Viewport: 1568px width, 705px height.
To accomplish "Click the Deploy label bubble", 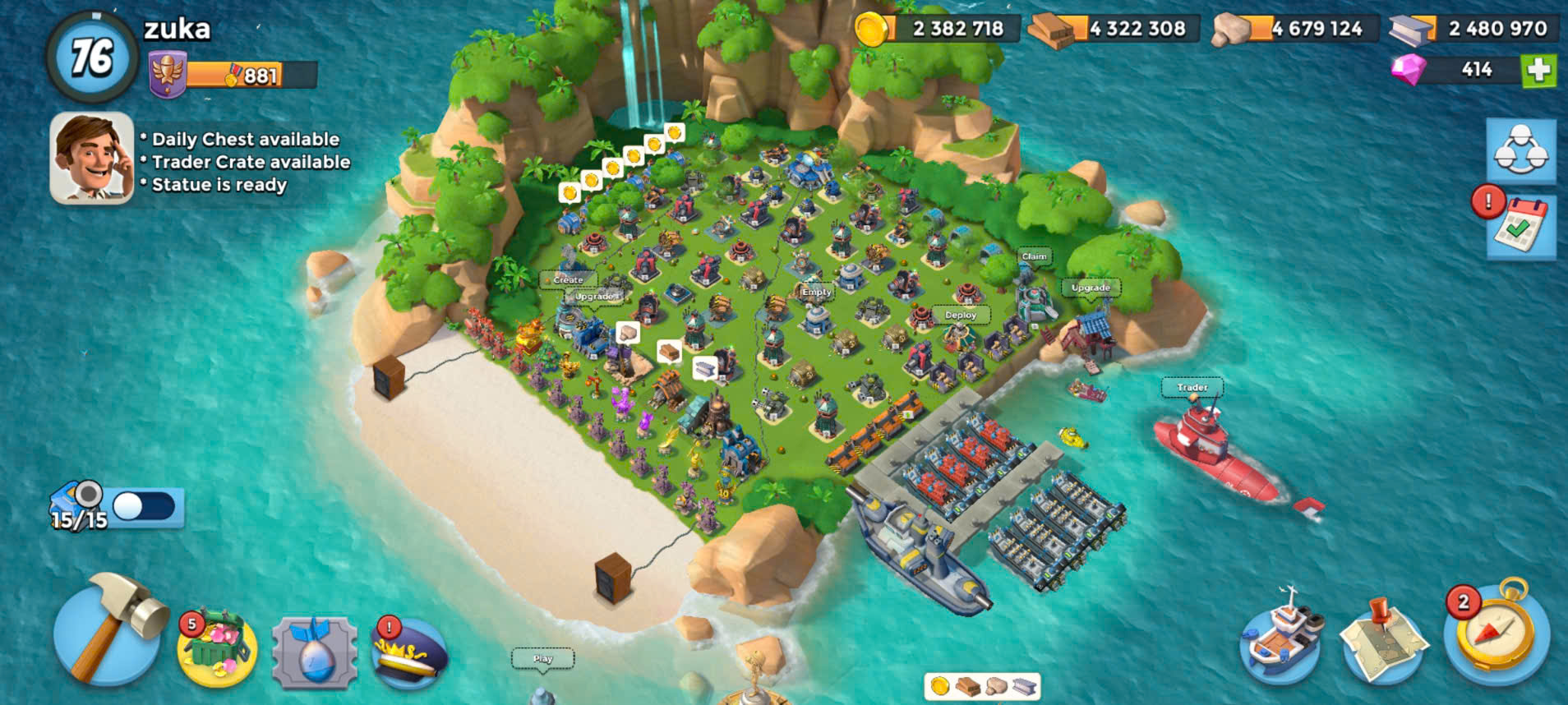I will pos(960,315).
